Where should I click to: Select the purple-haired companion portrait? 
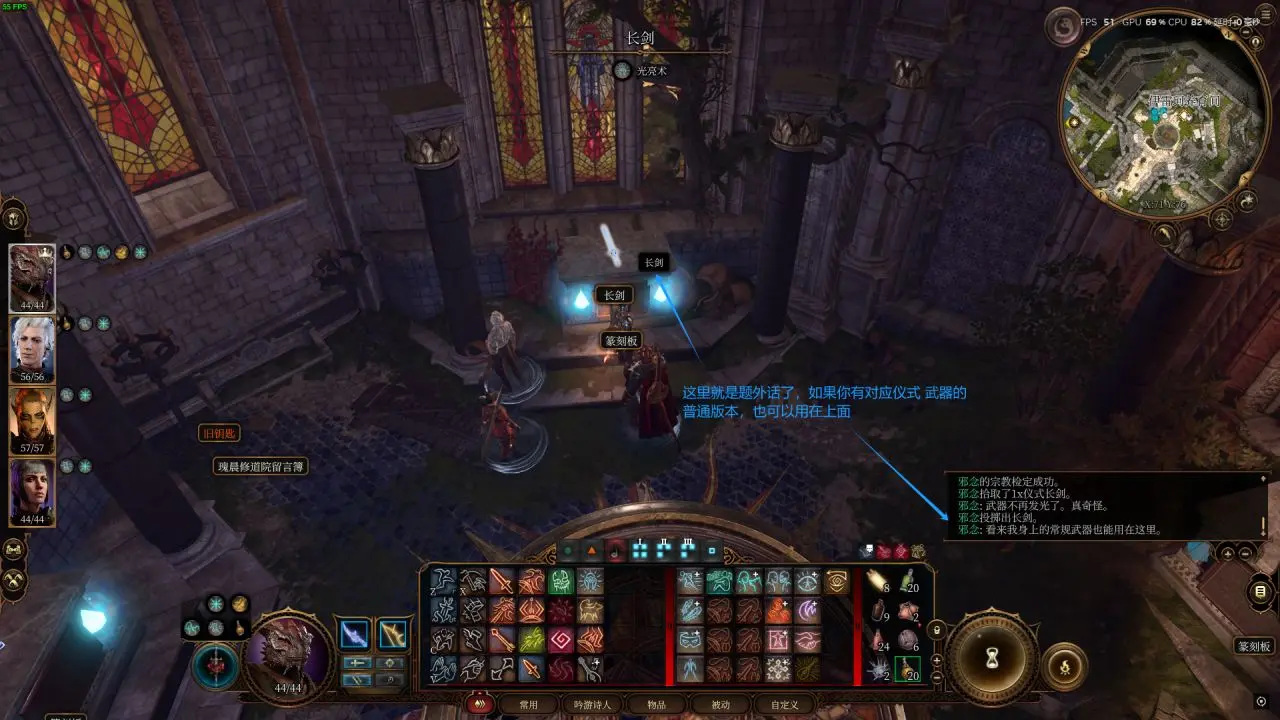point(32,490)
